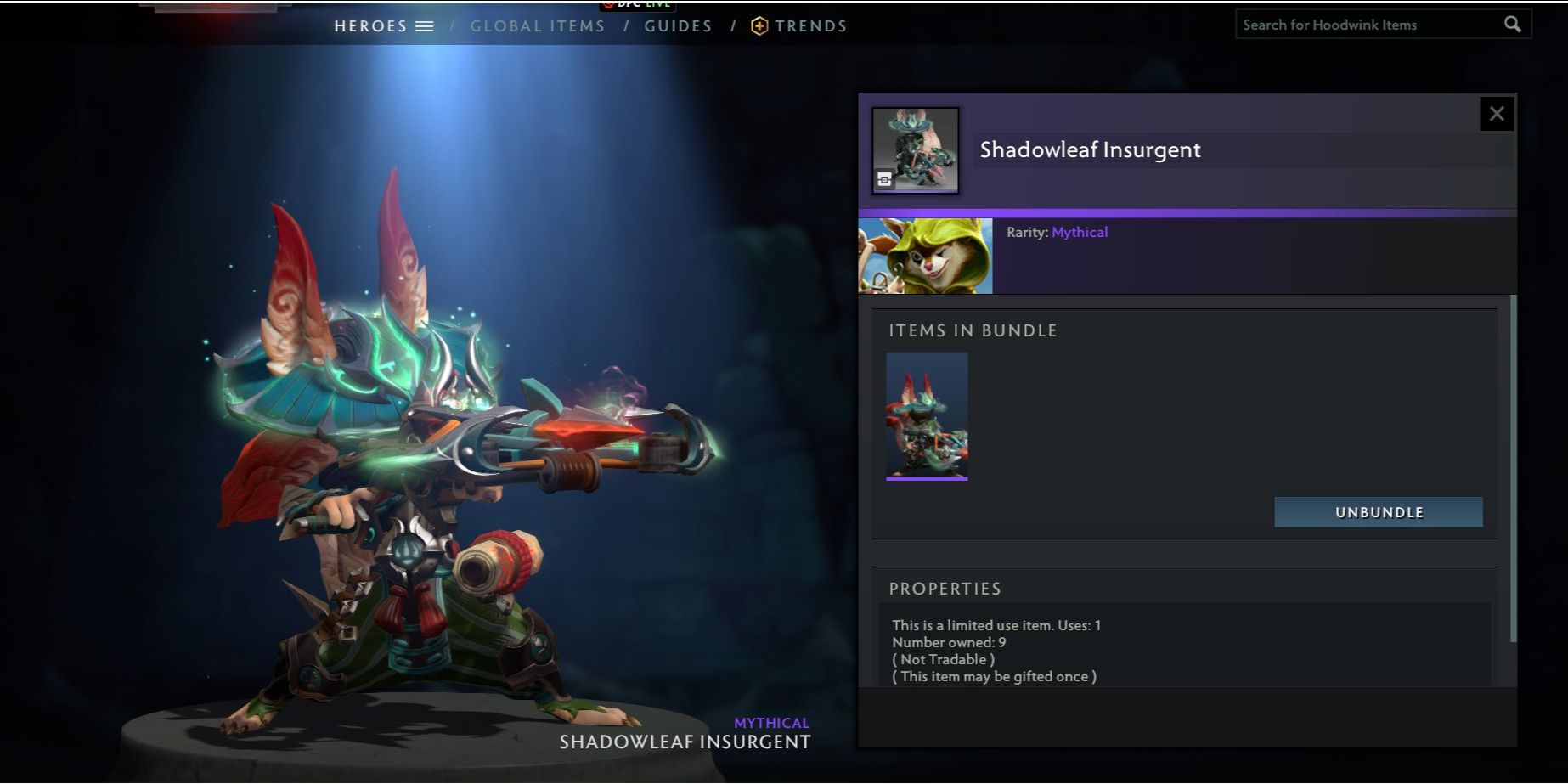Click the UNBUNDLE button
Image resolution: width=1568 pixels, height=784 pixels.
click(1378, 511)
